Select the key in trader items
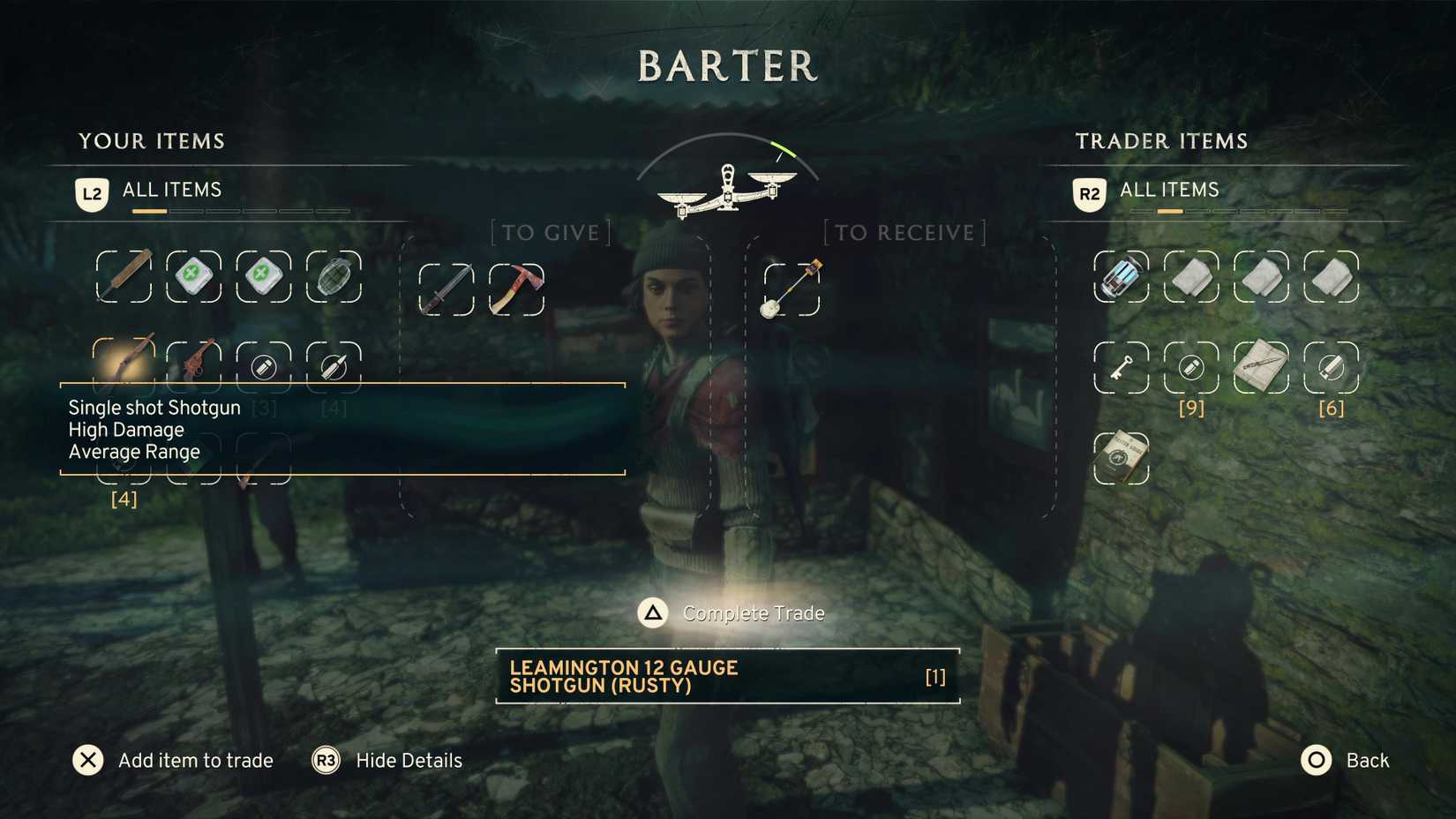Screen dimensions: 1456x819 click(1121, 366)
